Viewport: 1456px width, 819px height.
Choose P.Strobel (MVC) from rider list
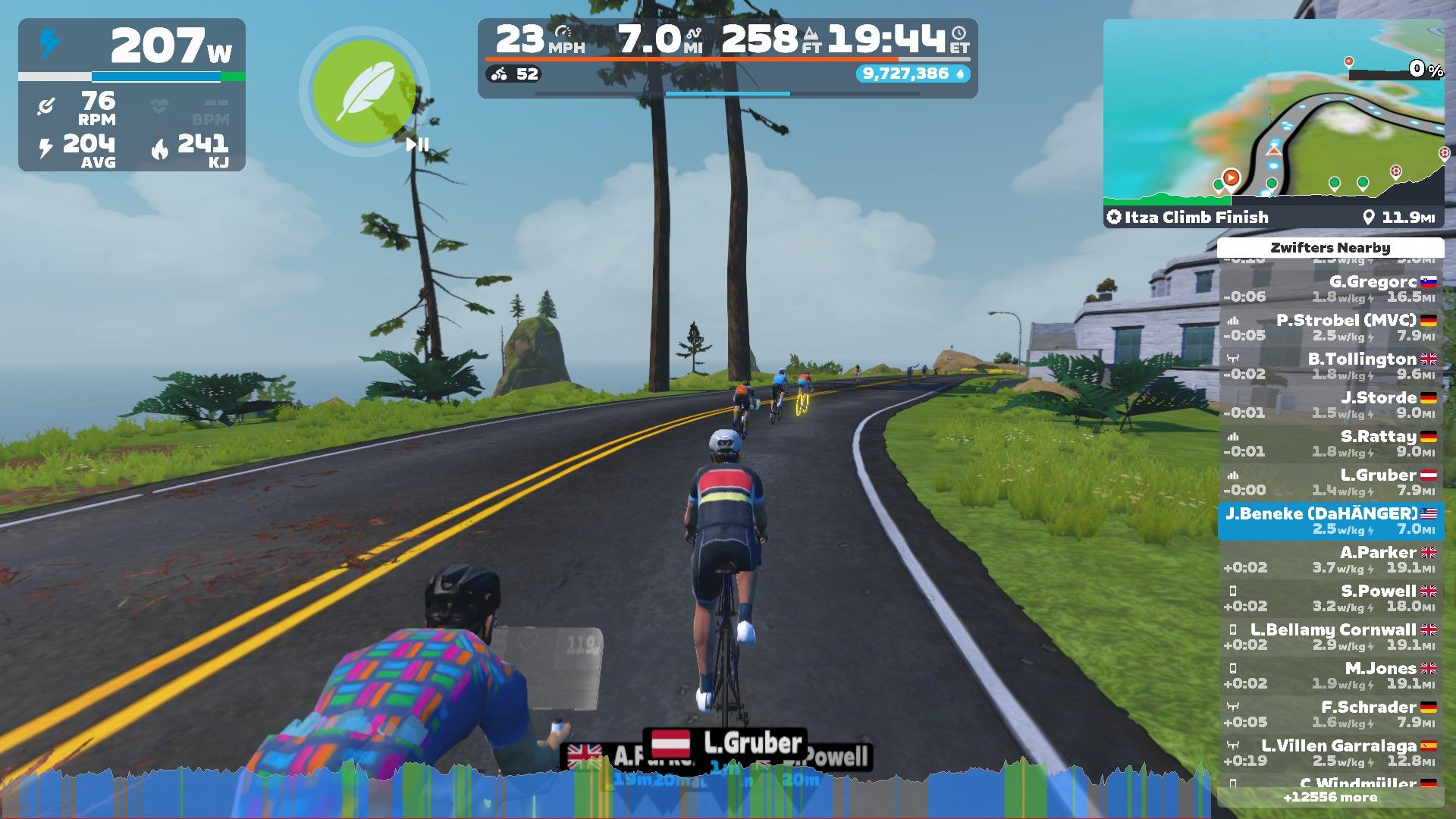(1330, 328)
